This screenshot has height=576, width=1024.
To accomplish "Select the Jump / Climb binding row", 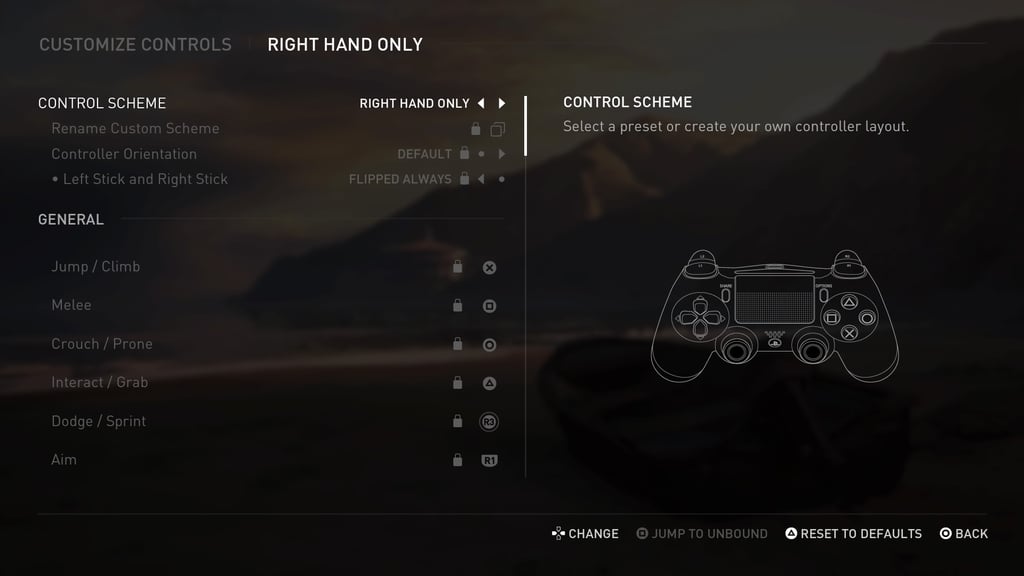I will (x=96, y=267).
